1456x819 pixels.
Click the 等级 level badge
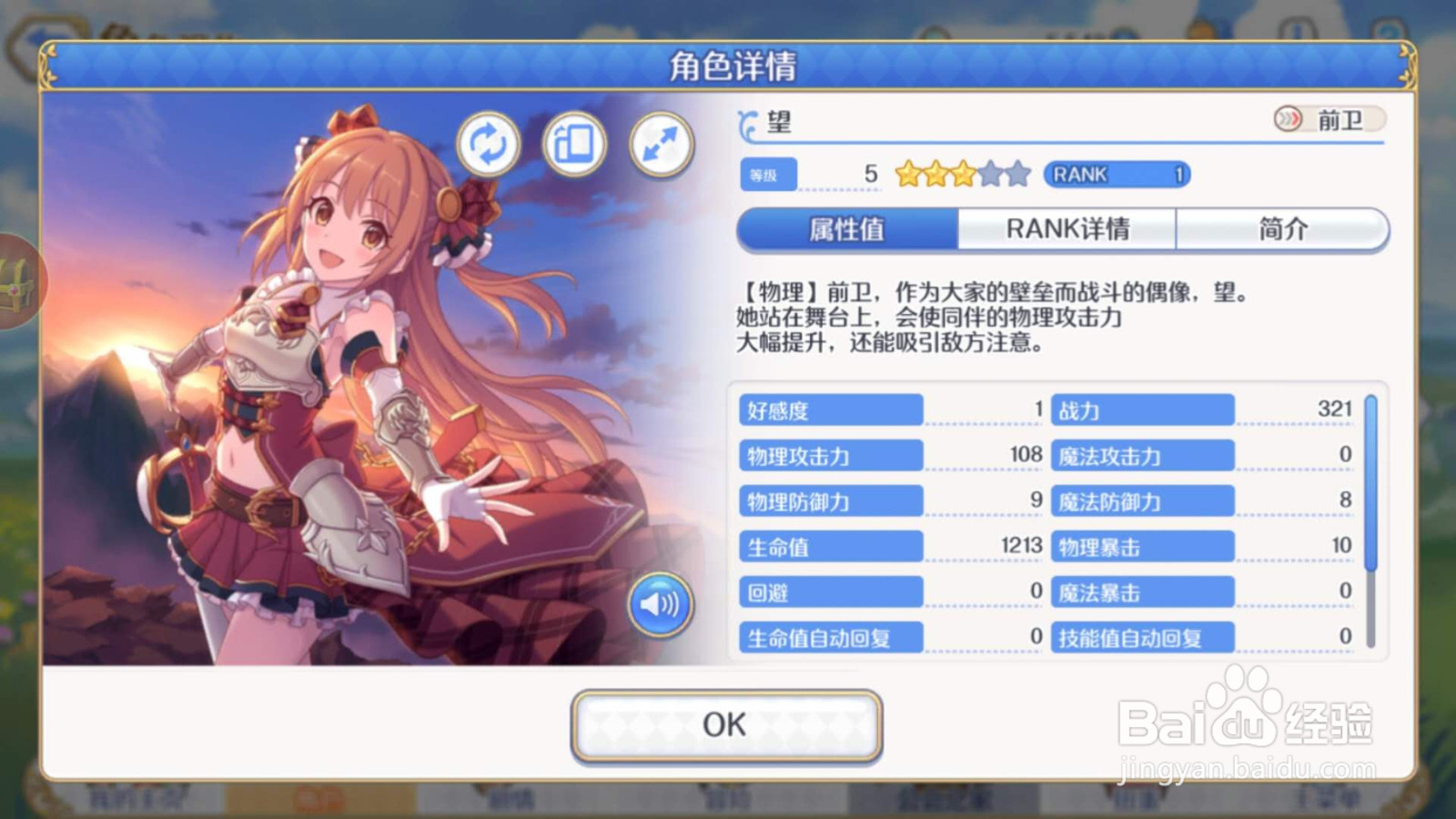(767, 174)
